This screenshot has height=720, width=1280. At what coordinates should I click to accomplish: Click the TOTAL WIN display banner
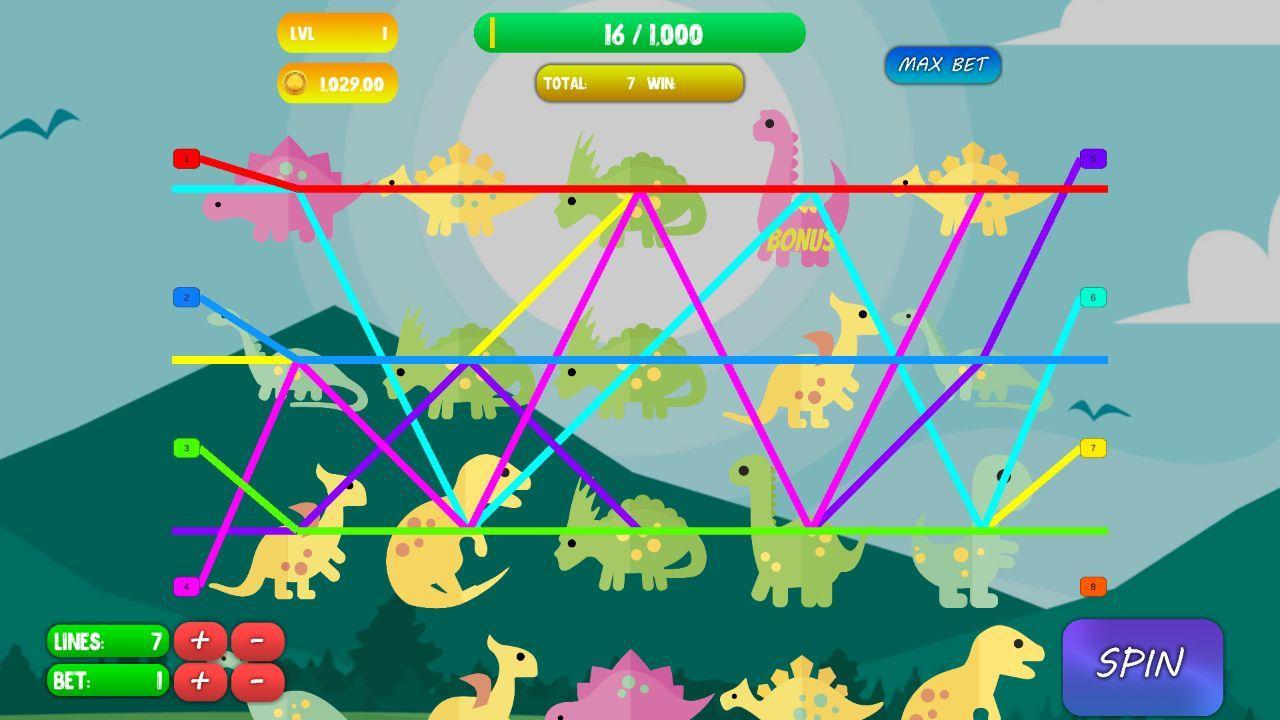click(x=639, y=83)
